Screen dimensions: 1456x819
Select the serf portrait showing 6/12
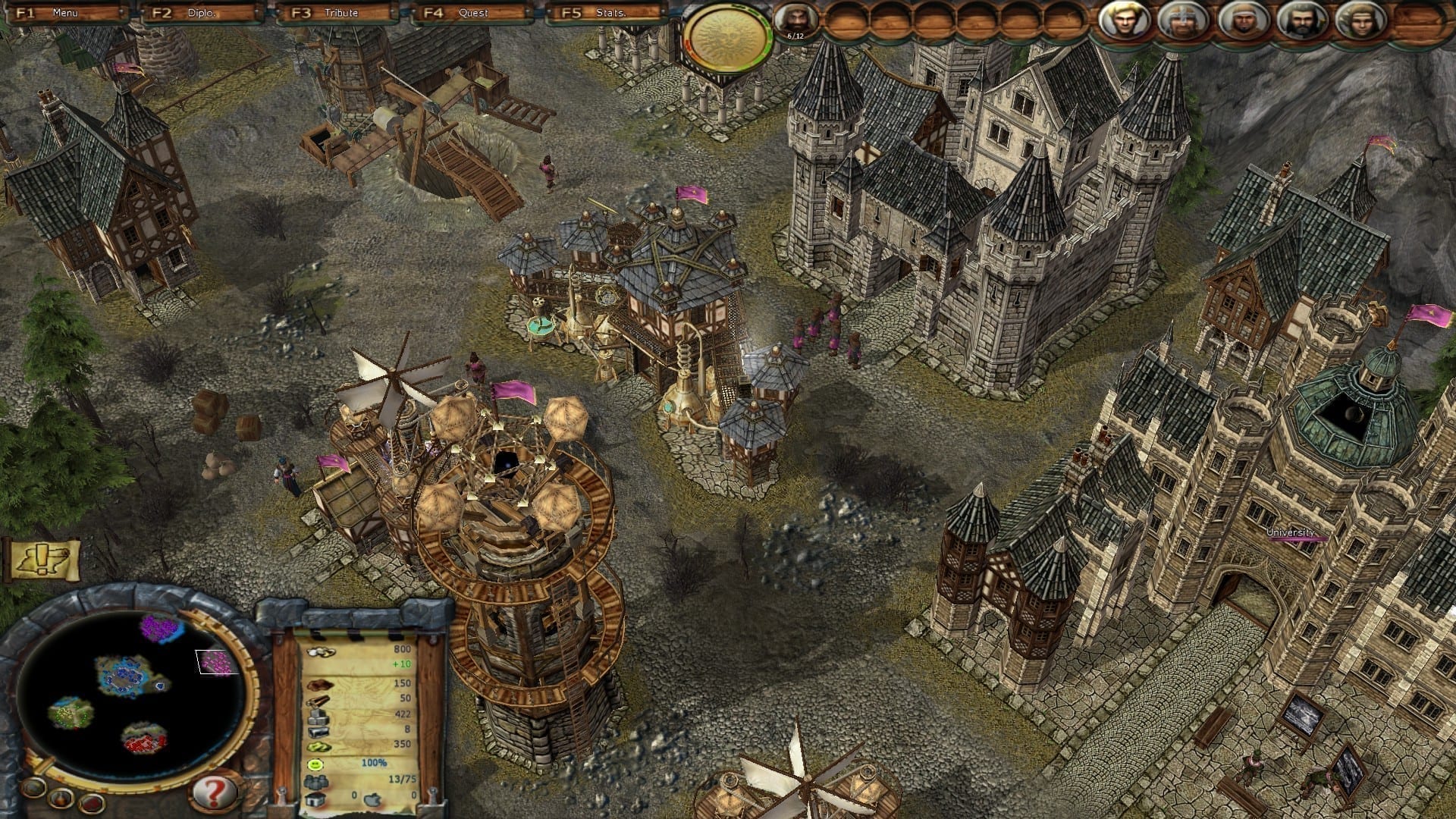(795, 21)
